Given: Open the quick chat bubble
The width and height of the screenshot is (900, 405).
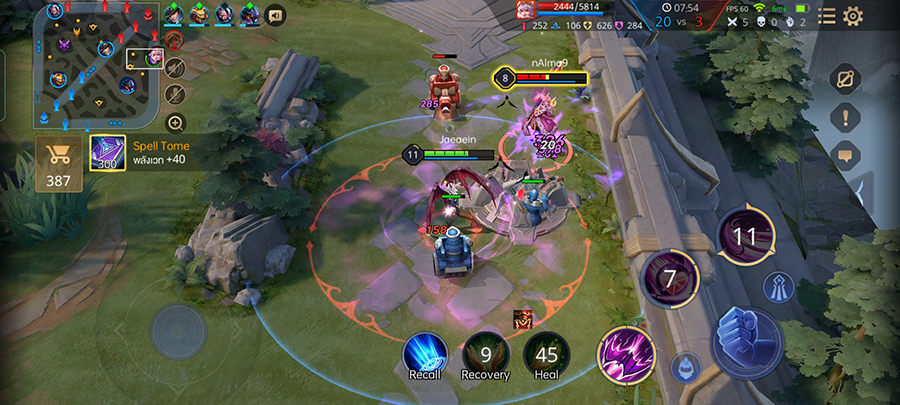Looking at the screenshot, I should pyautogui.click(x=845, y=155).
